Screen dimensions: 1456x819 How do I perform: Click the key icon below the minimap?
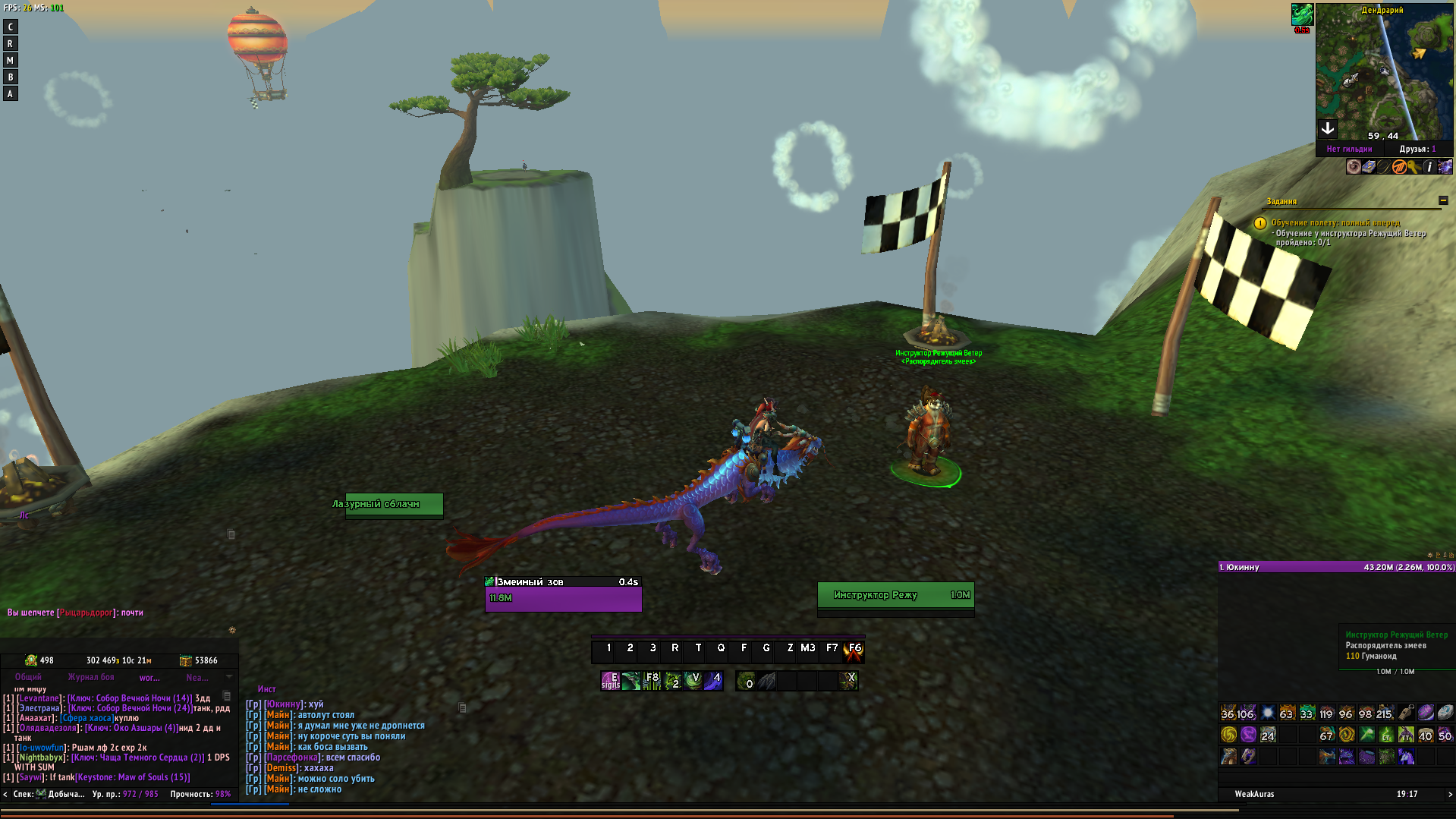[1414, 167]
